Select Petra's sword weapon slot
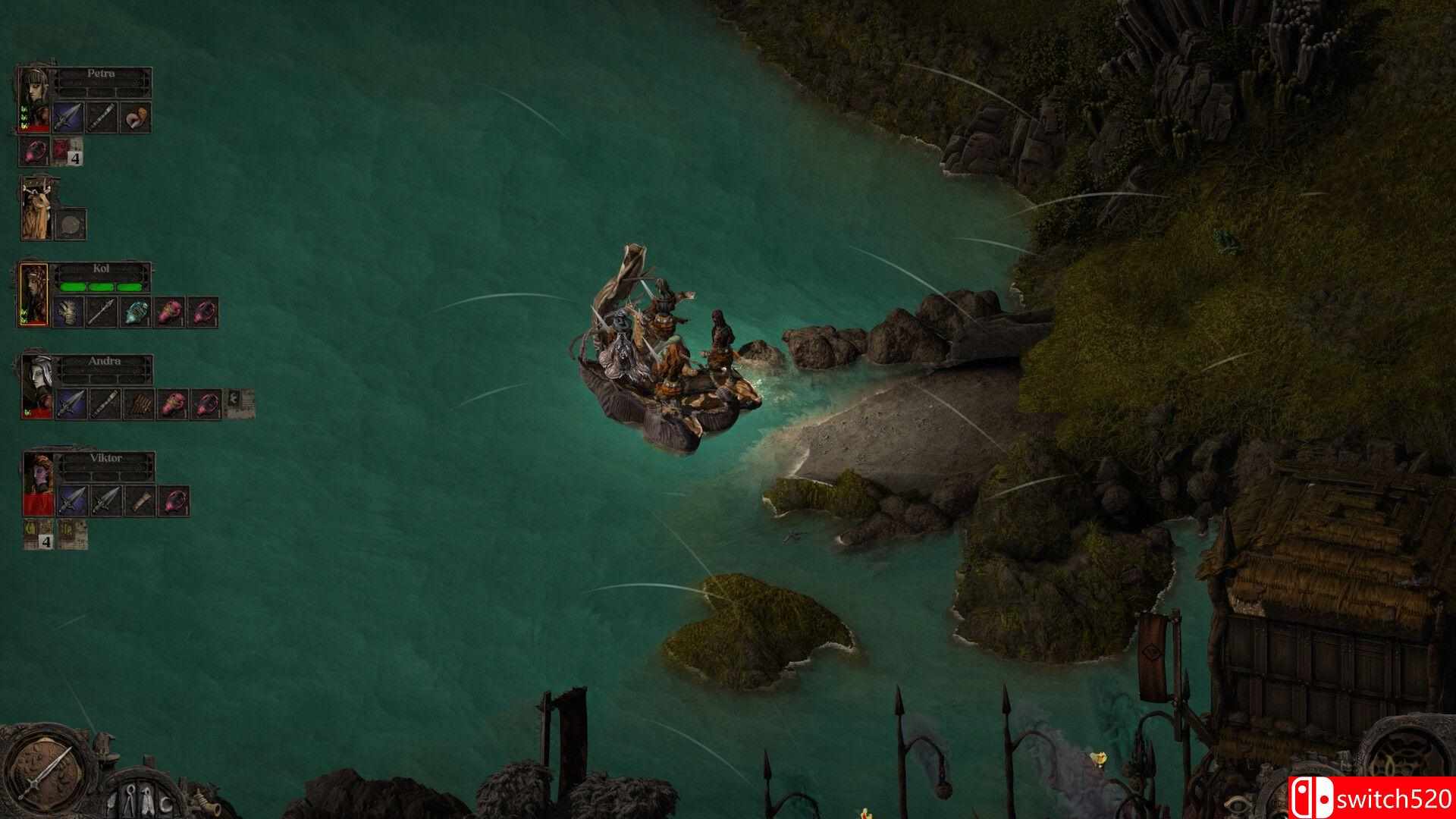The width and height of the screenshot is (1456, 819). click(x=69, y=117)
